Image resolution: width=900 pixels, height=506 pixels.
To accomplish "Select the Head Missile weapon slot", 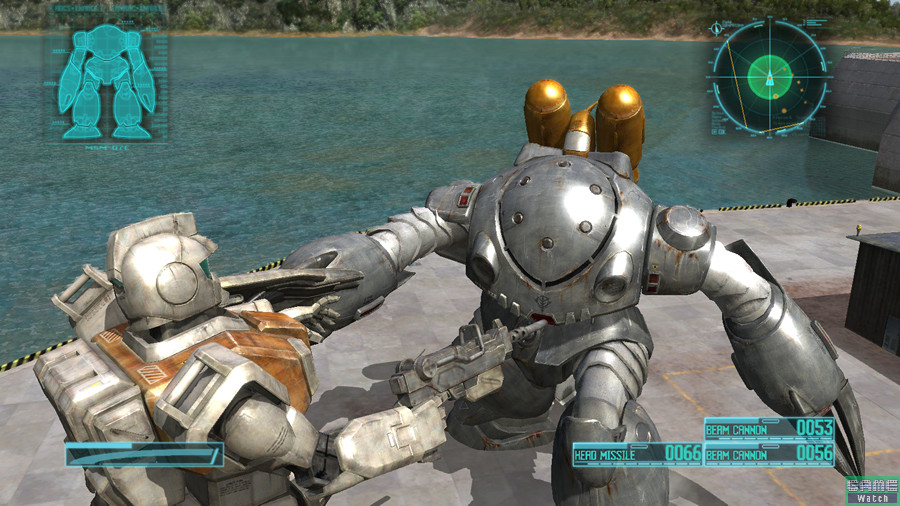I will pyautogui.click(x=637, y=454).
